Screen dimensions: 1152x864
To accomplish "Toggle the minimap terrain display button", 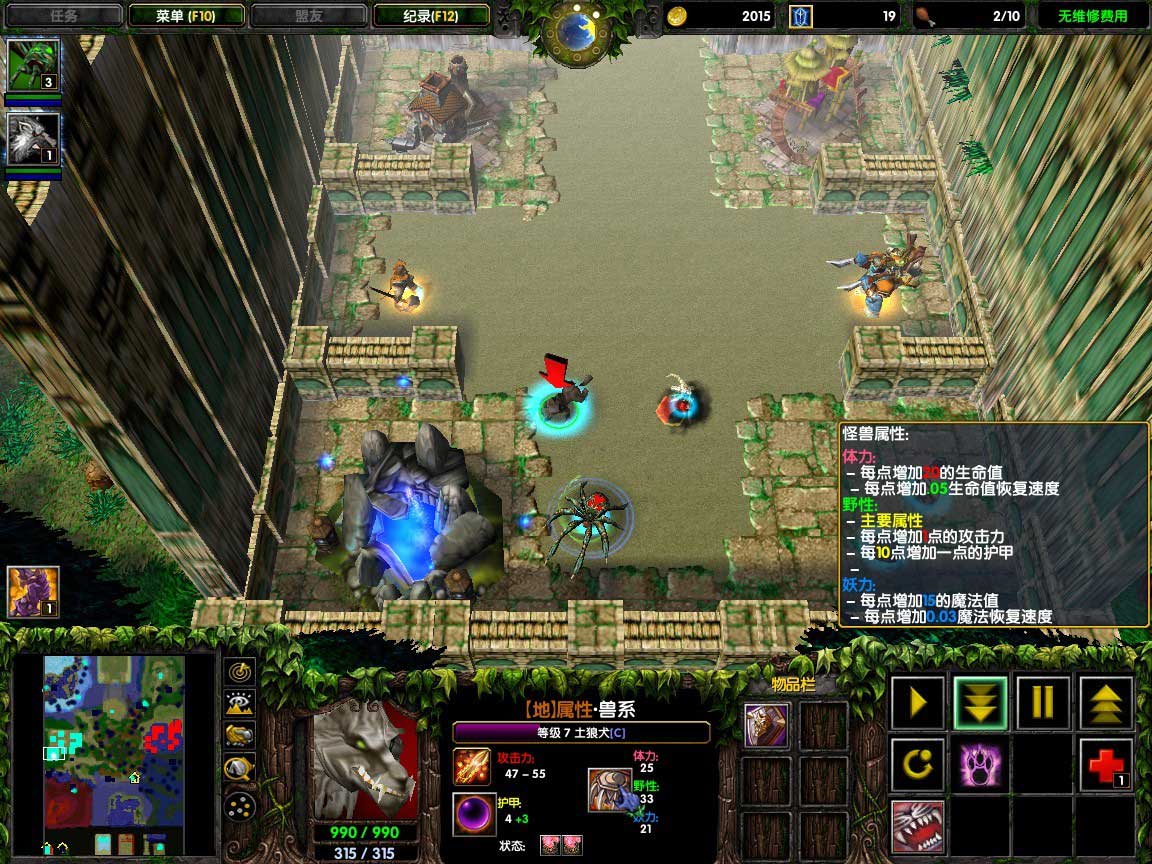I will pos(240,704).
